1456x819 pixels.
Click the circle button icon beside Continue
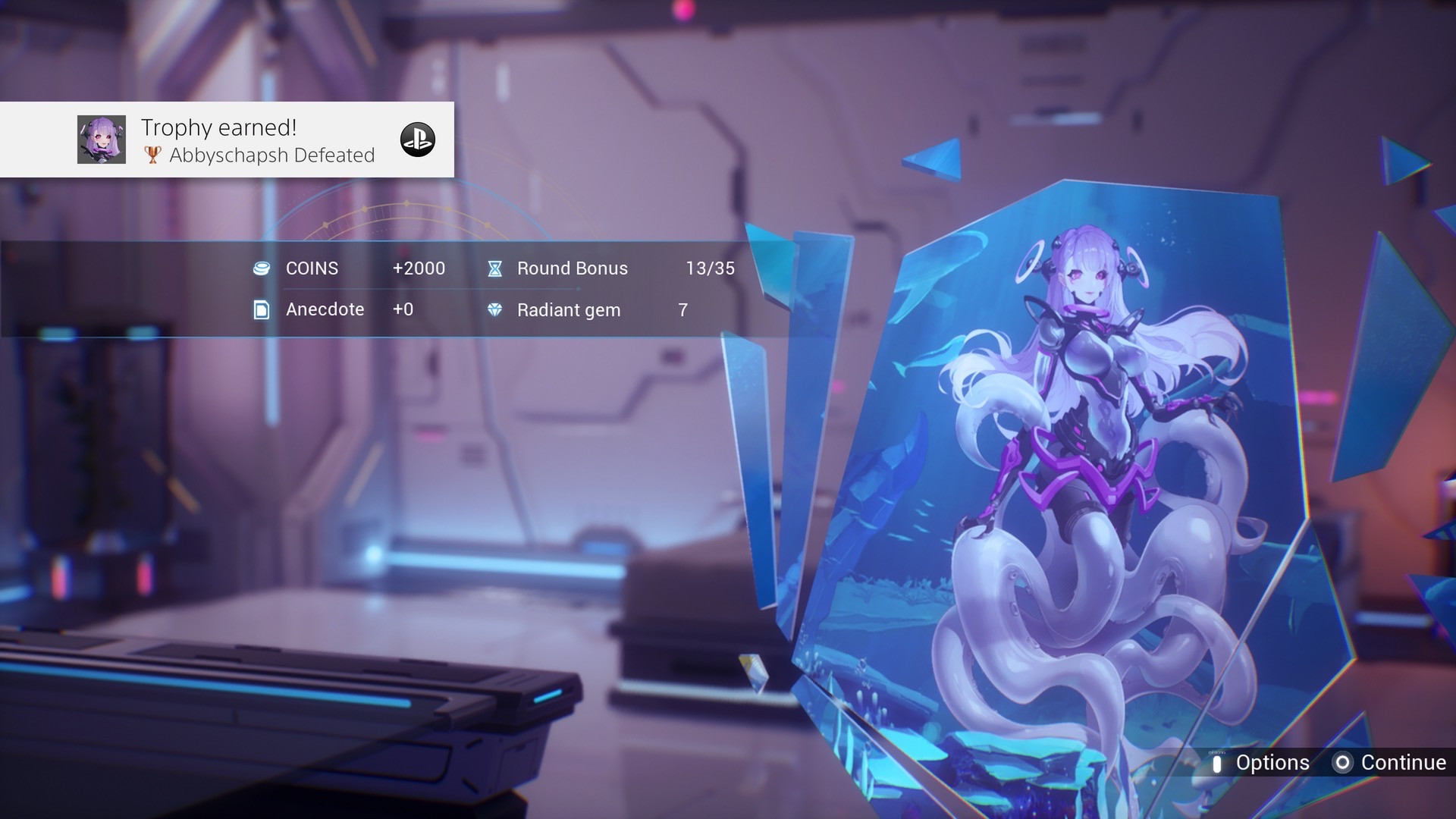(1344, 763)
